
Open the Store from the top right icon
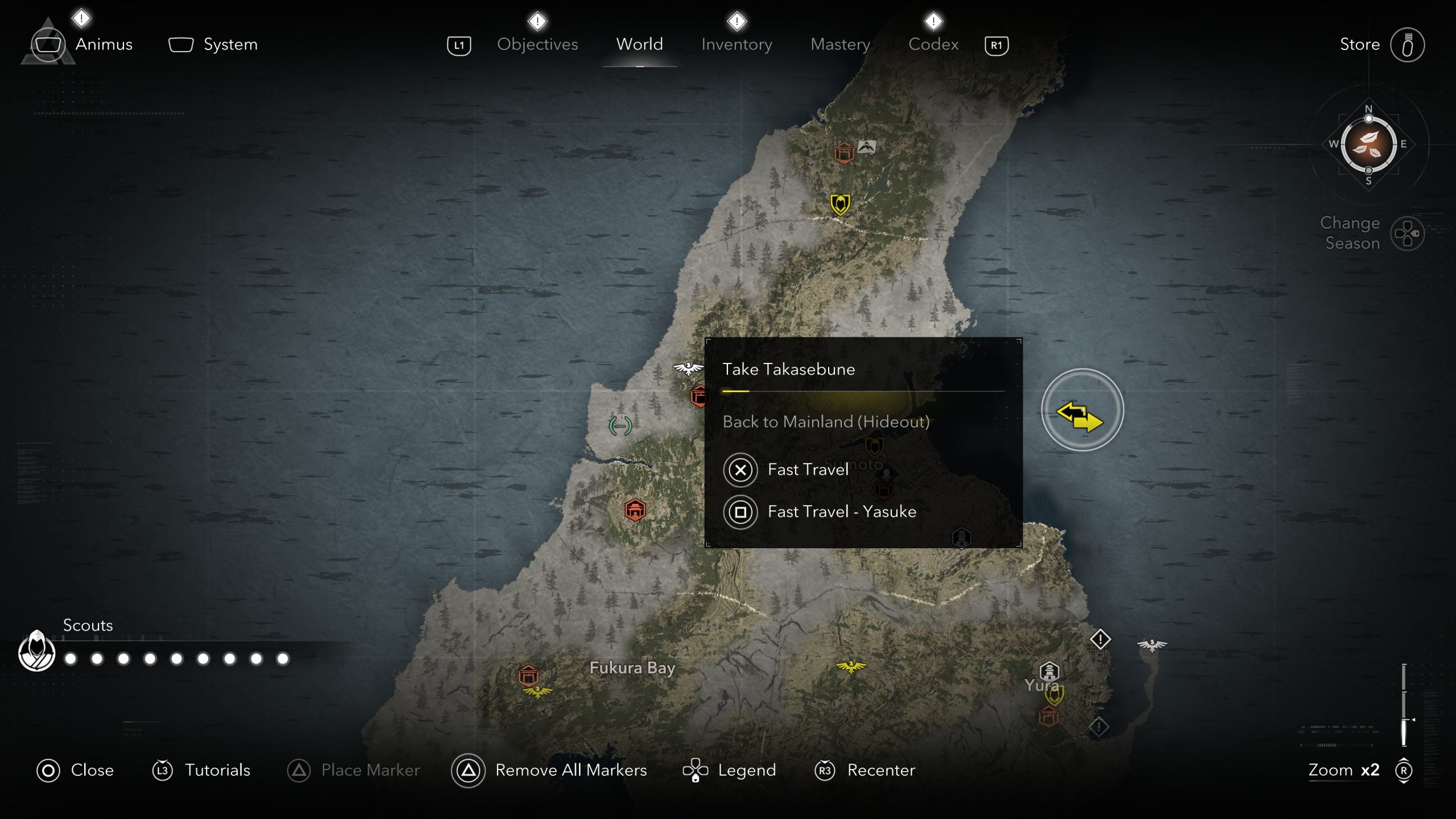tap(1409, 44)
